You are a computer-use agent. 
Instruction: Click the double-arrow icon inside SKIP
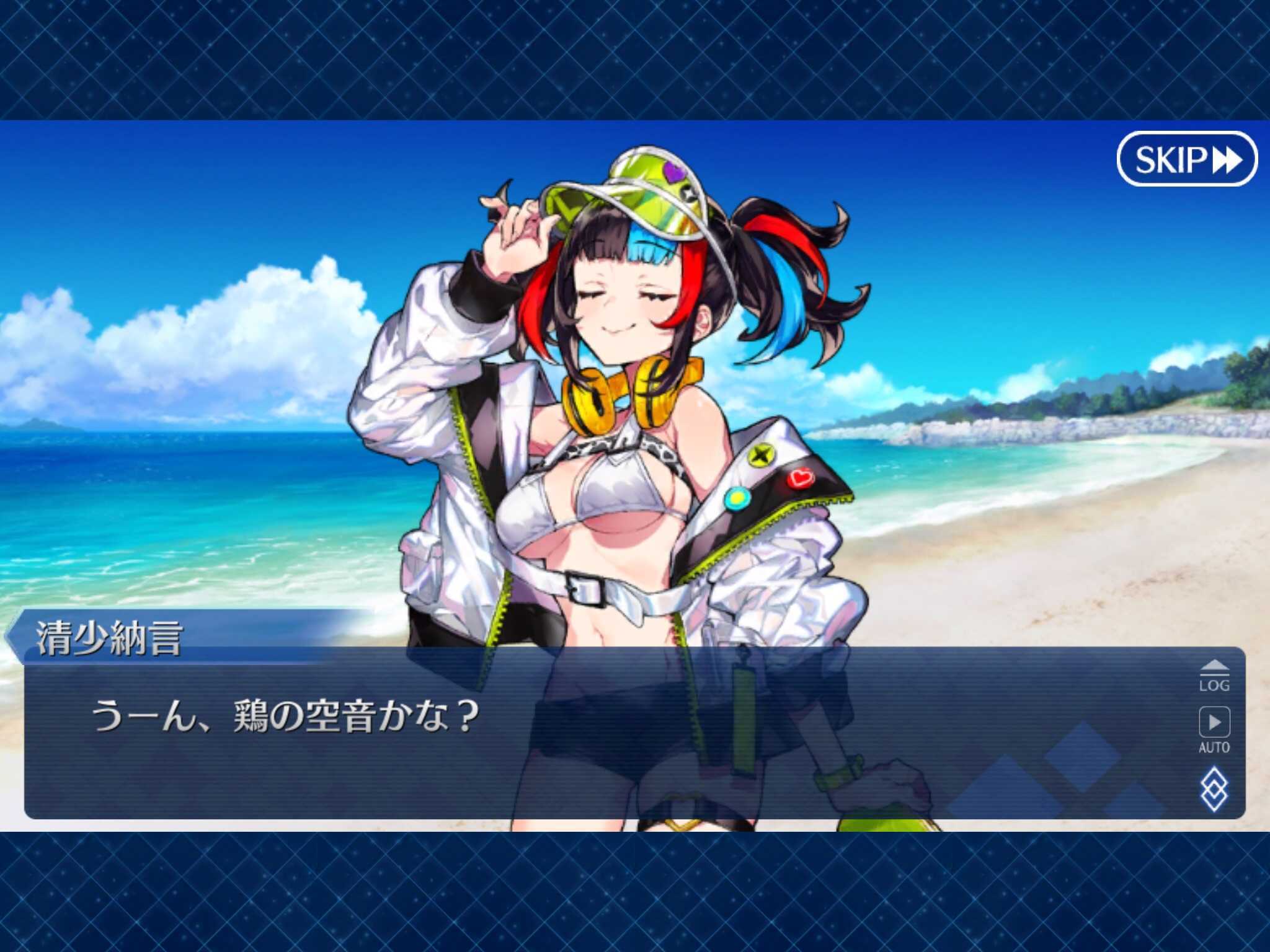(1226, 161)
